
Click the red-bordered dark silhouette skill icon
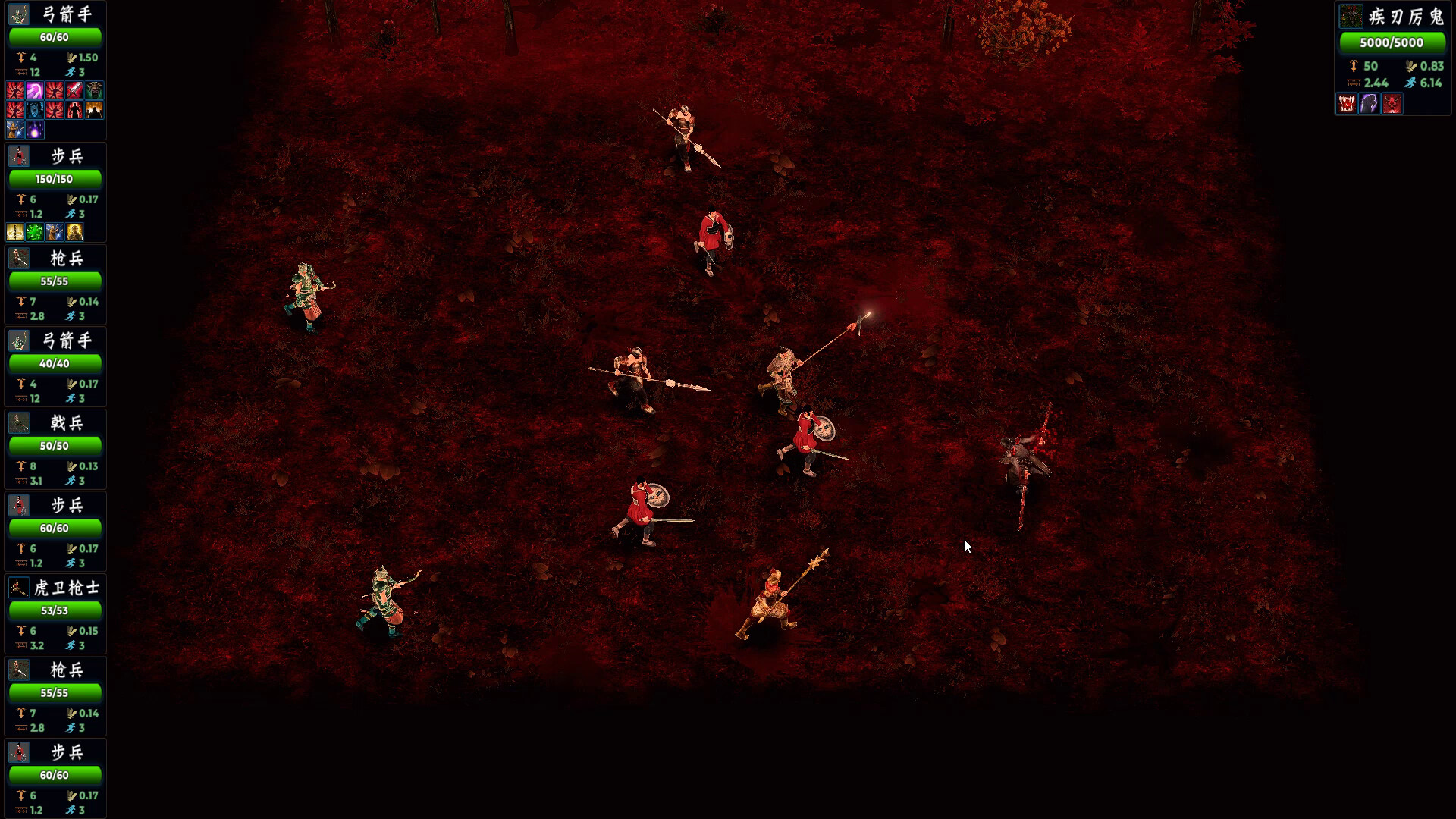point(74,111)
